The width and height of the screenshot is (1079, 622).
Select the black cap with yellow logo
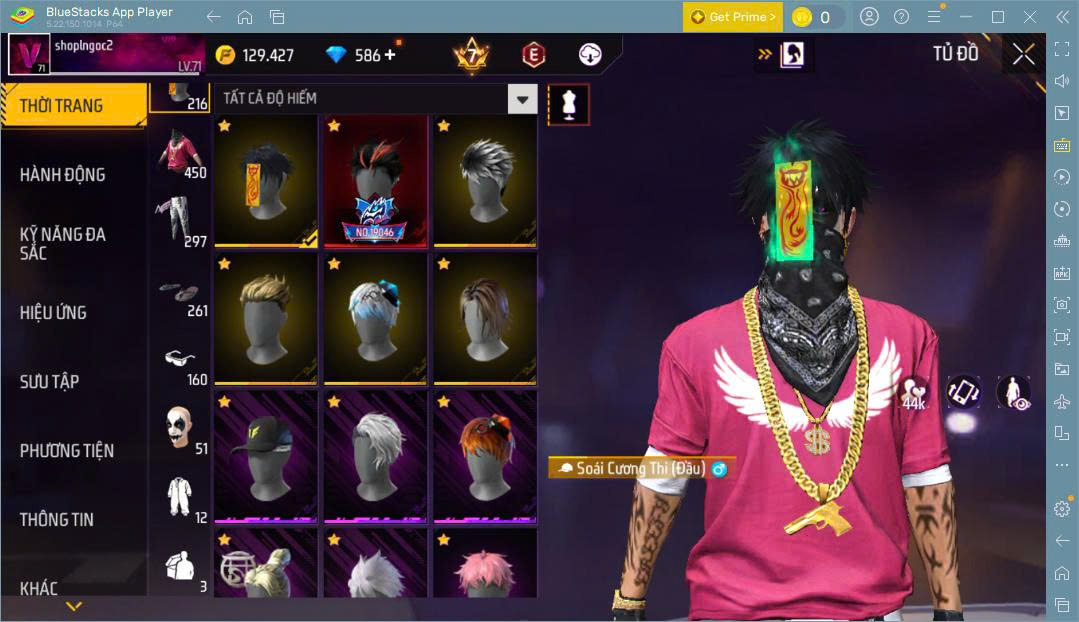[x=266, y=456]
